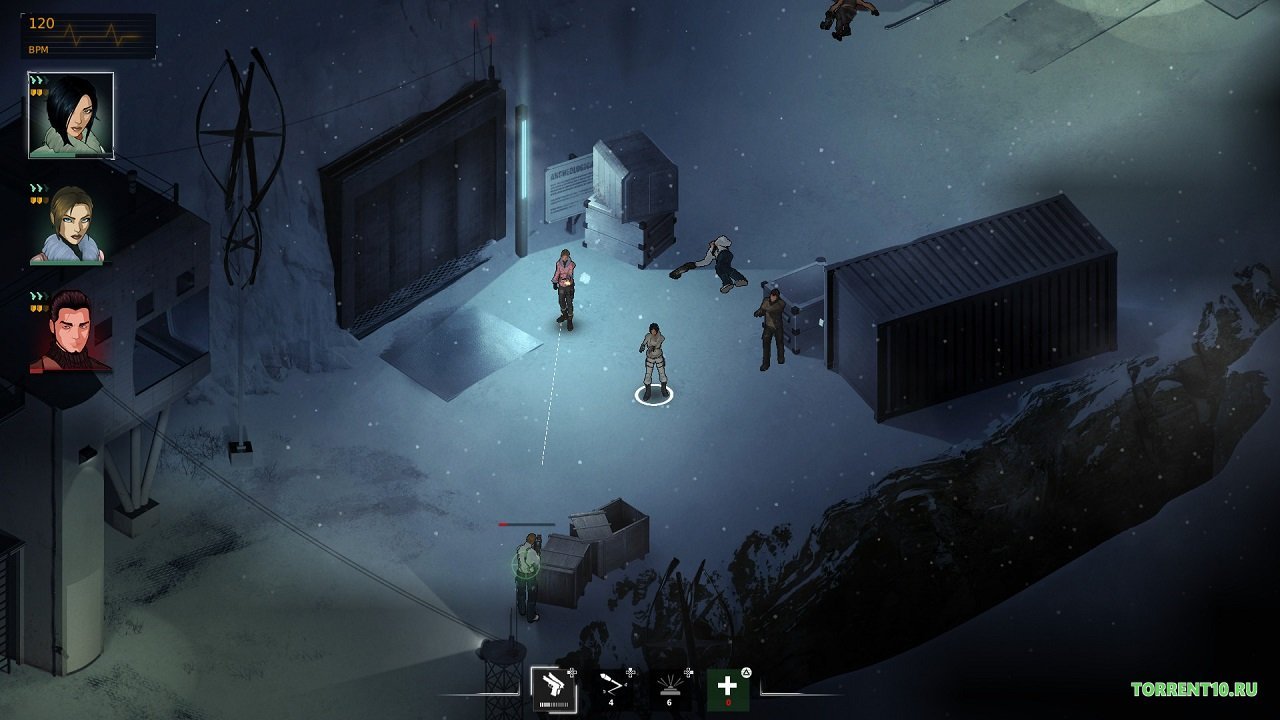This screenshot has width=1280, height=720.
Task: Equip the dart item showing count 4
Action: [612, 688]
